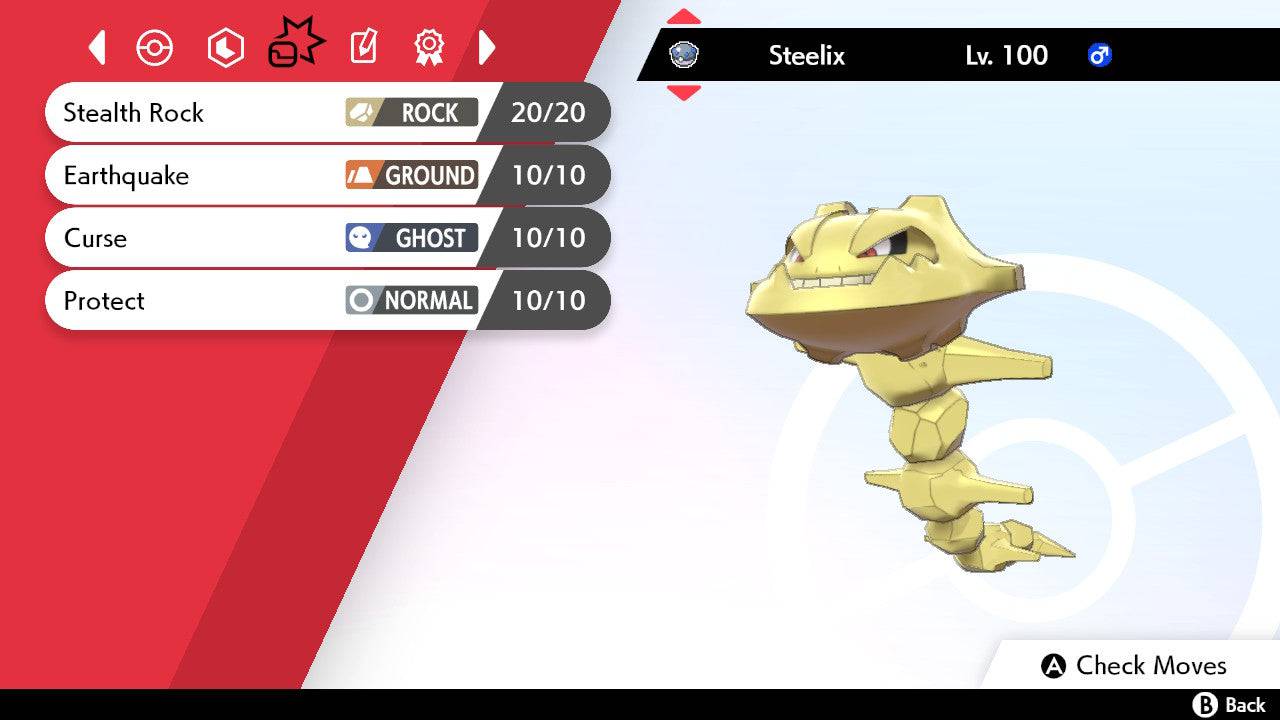The width and height of the screenshot is (1280, 720).
Task: Select the Ghost type badge on Curse
Action: tap(411, 238)
